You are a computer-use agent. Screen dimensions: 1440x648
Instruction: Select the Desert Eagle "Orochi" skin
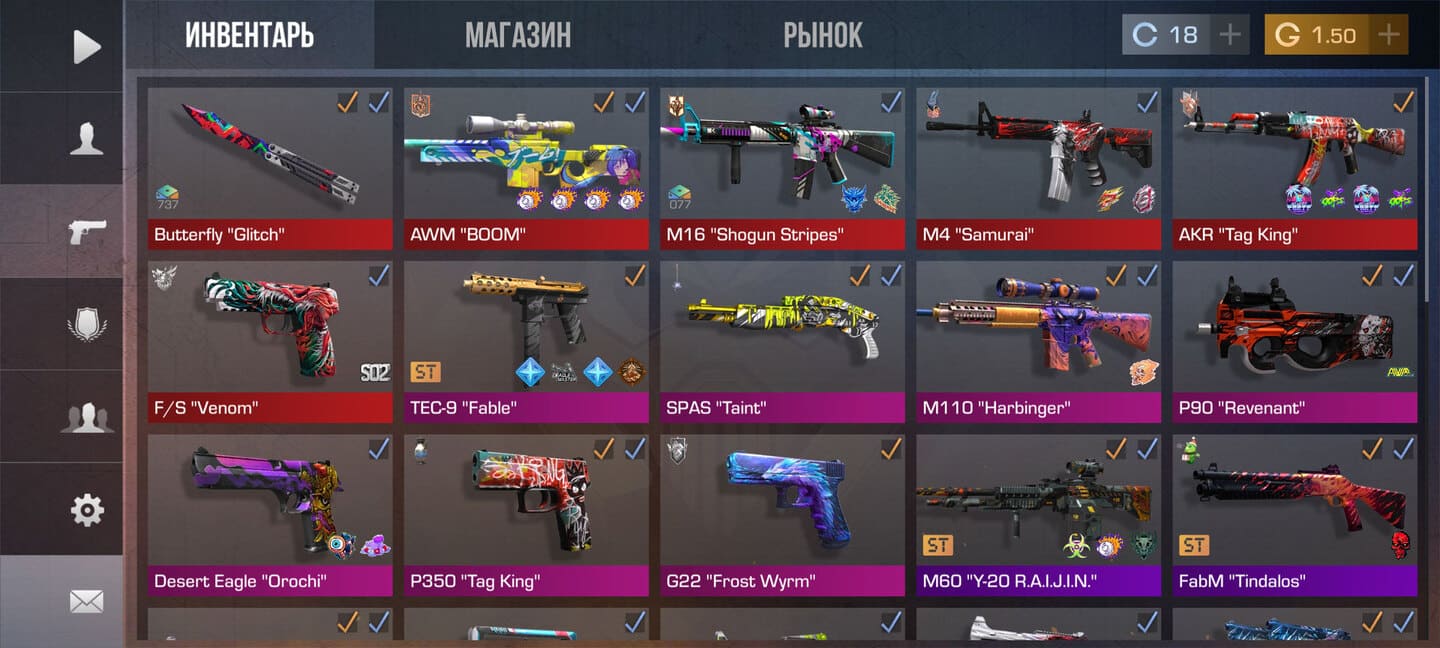[270, 508]
